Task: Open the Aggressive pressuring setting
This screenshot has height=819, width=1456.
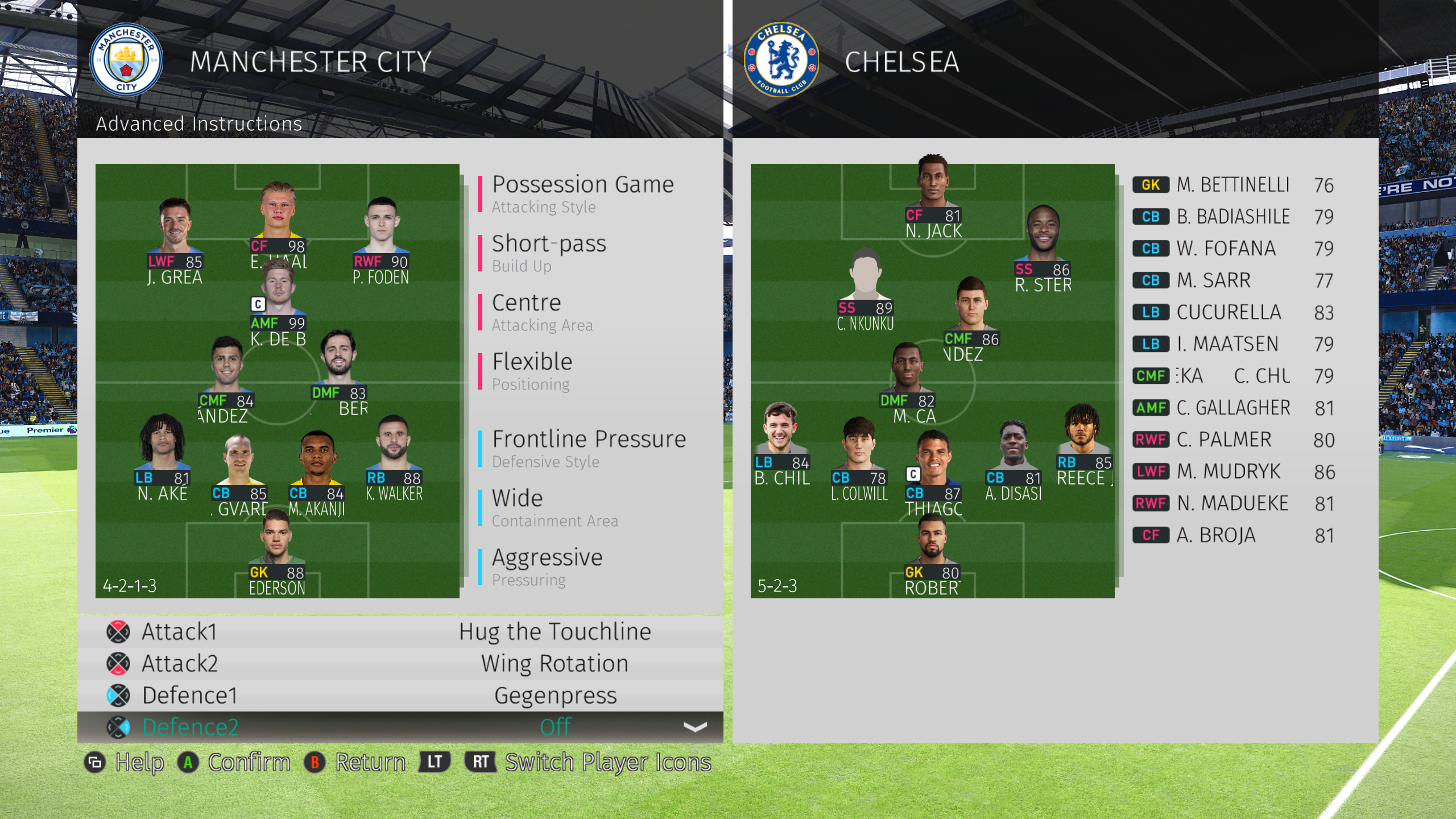Action: 547,566
